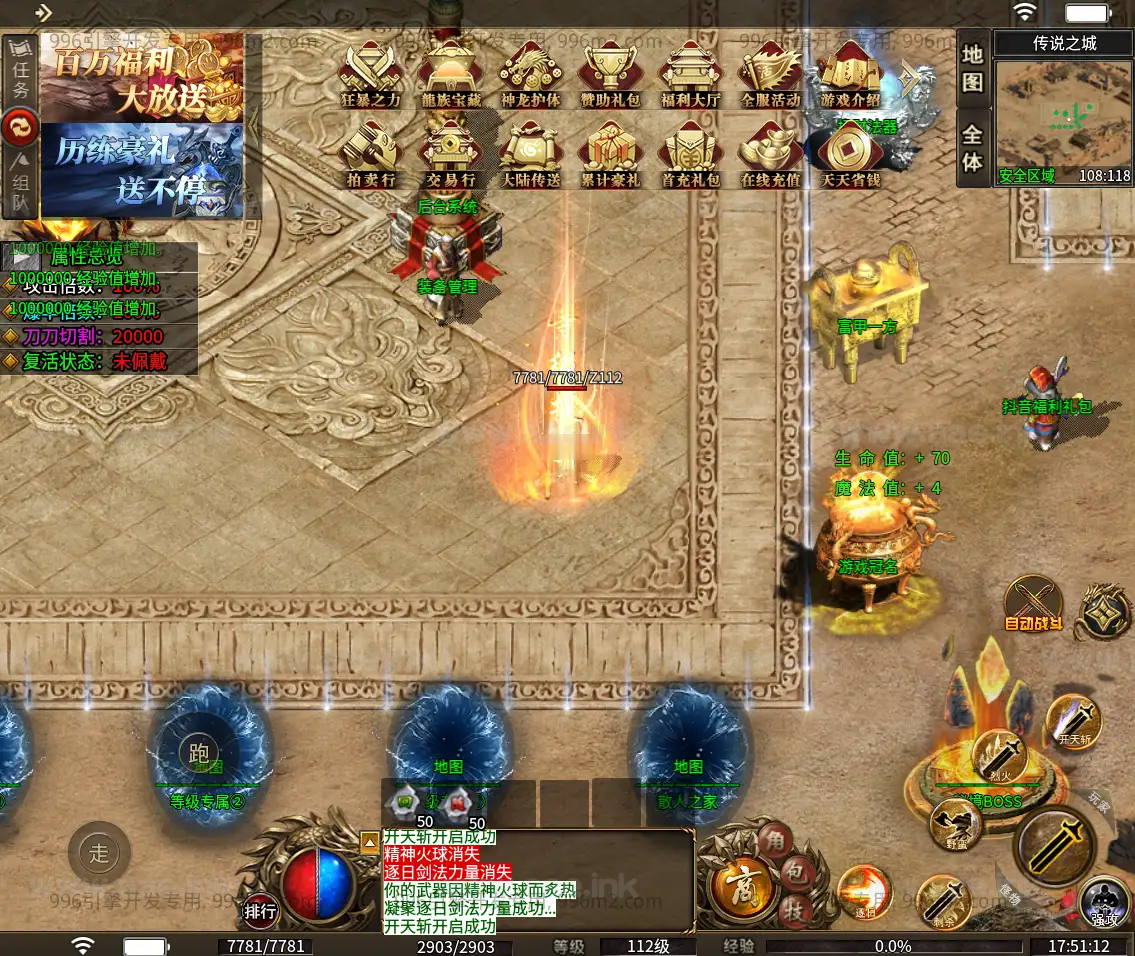
Task: Open the 地图 map button
Action: click(x=973, y=68)
